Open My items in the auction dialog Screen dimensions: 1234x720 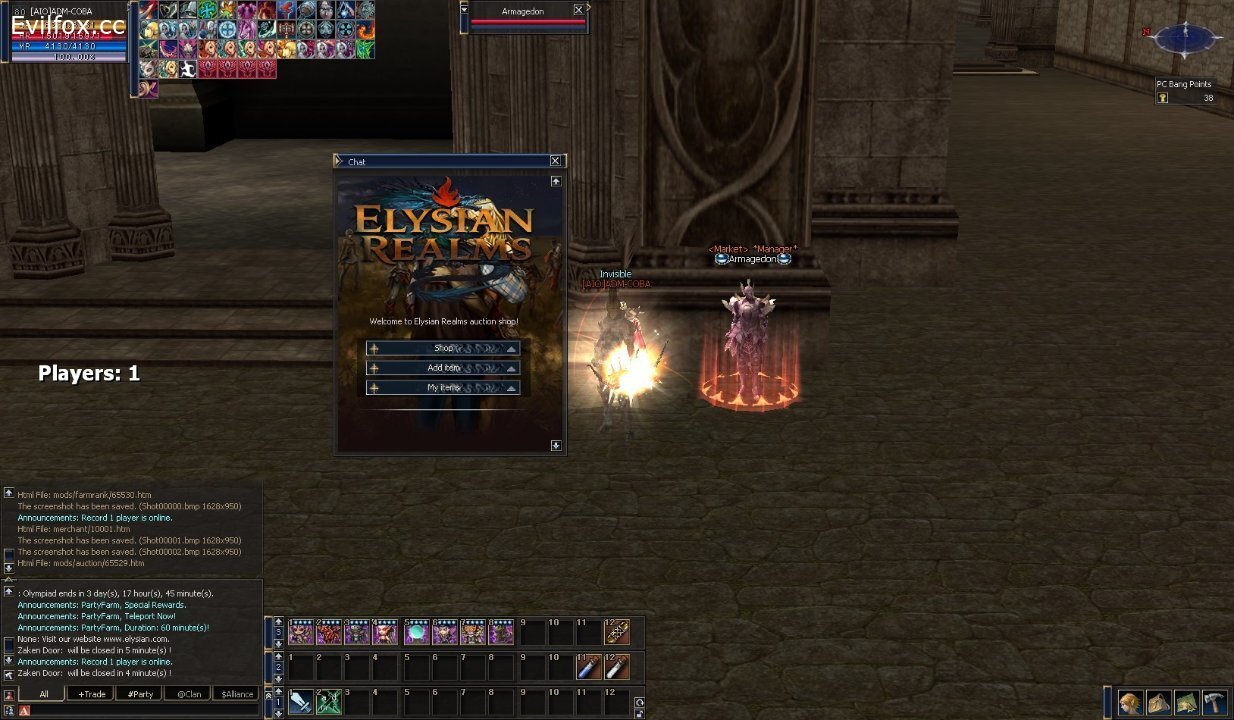pos(443,388)
